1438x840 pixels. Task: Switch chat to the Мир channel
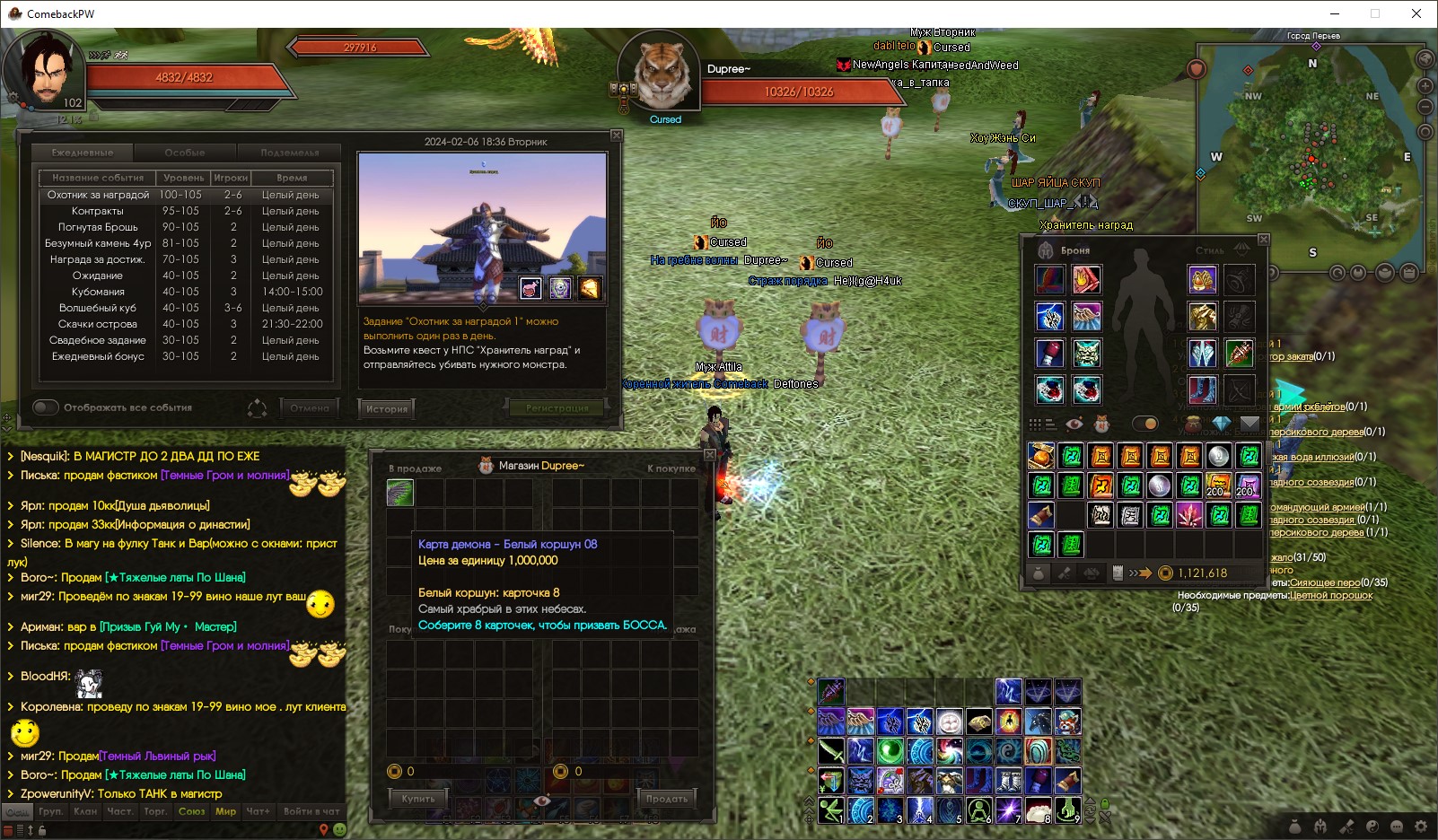click(x=225, y=811)
